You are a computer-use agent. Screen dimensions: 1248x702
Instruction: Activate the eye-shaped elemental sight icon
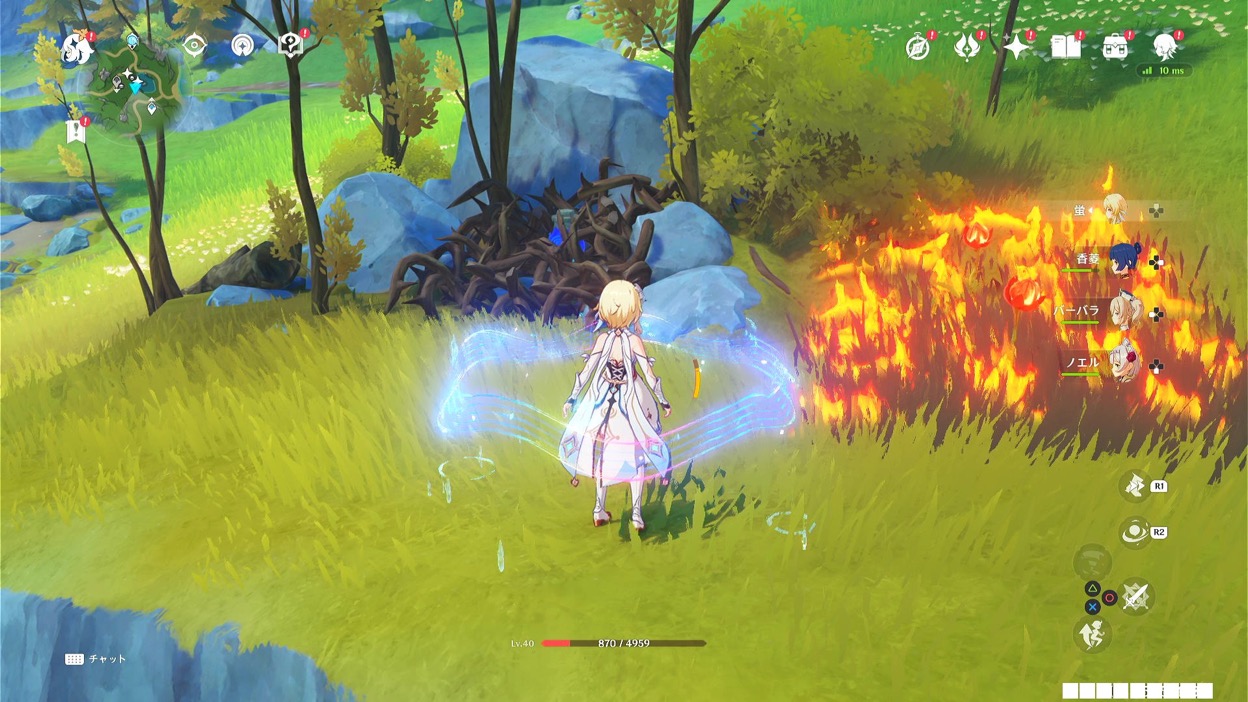pos(194,46)
